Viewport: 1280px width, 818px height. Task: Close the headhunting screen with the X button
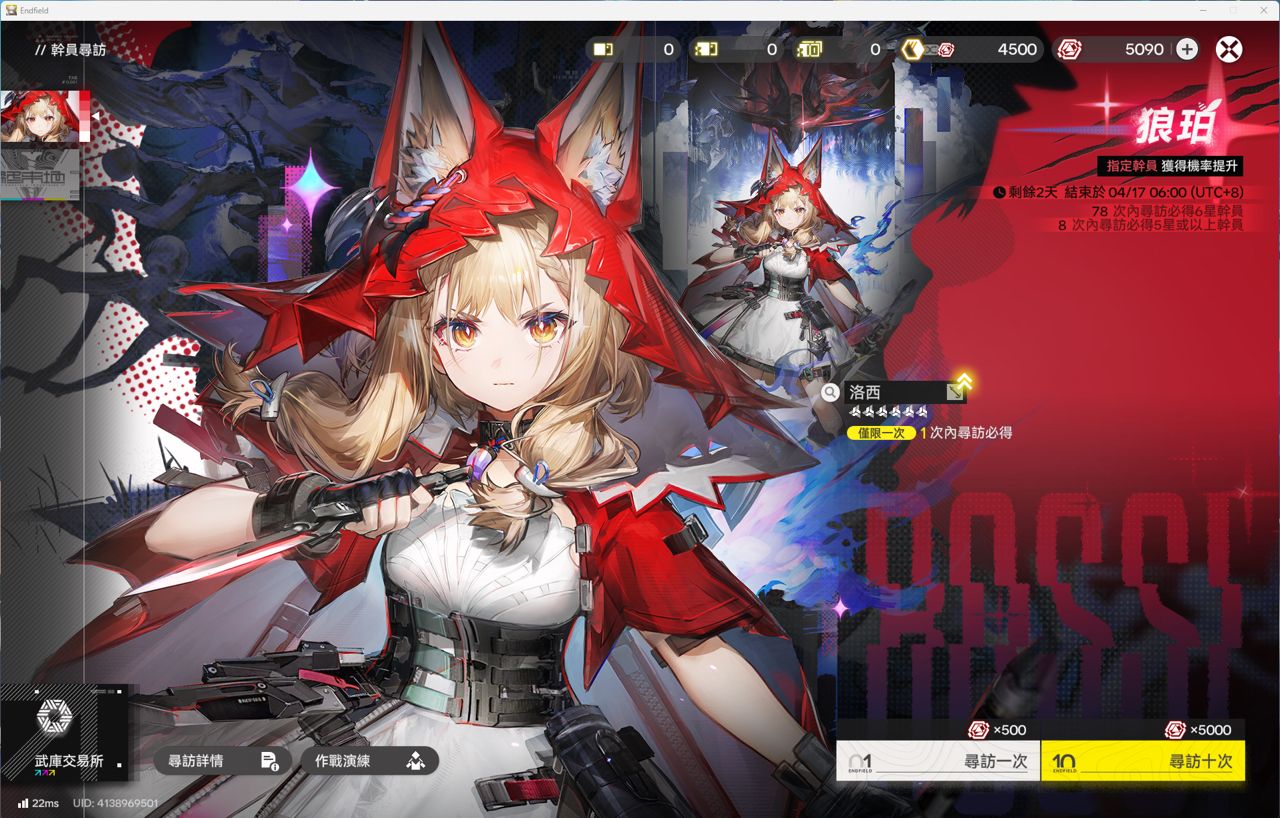click(1229, 49)
